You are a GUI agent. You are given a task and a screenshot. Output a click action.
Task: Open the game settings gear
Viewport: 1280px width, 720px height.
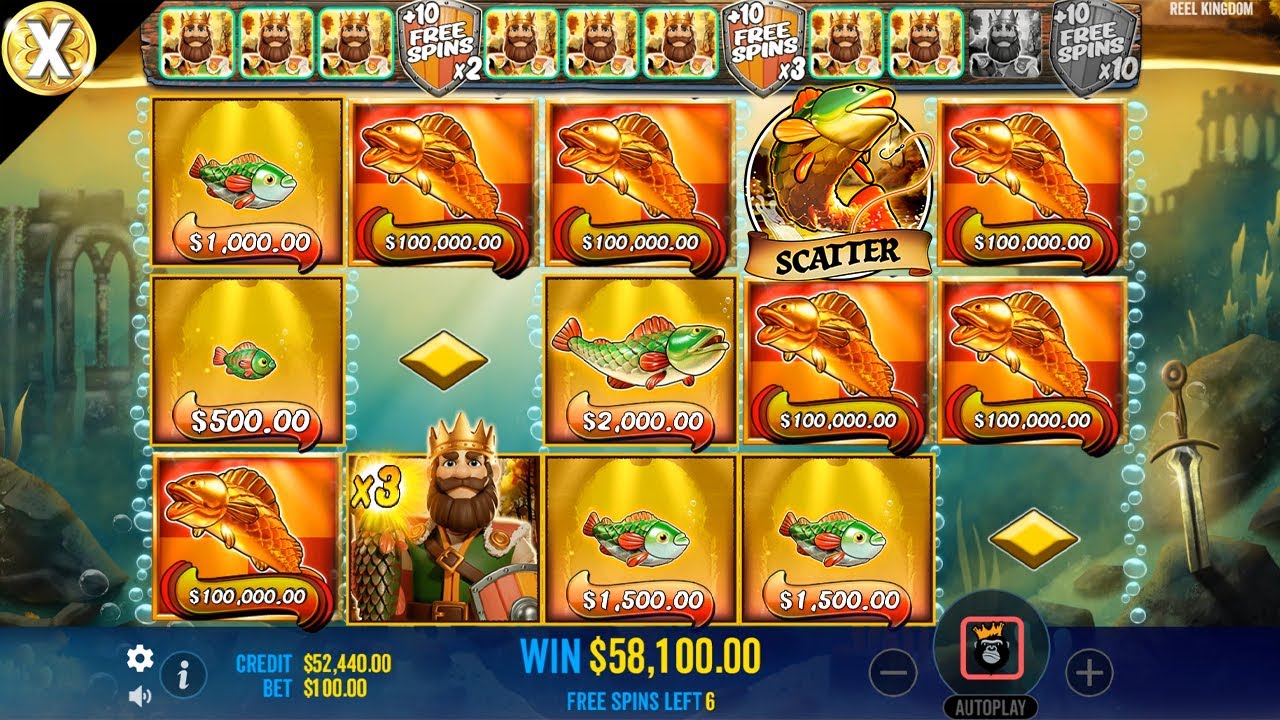pos(139,660)
